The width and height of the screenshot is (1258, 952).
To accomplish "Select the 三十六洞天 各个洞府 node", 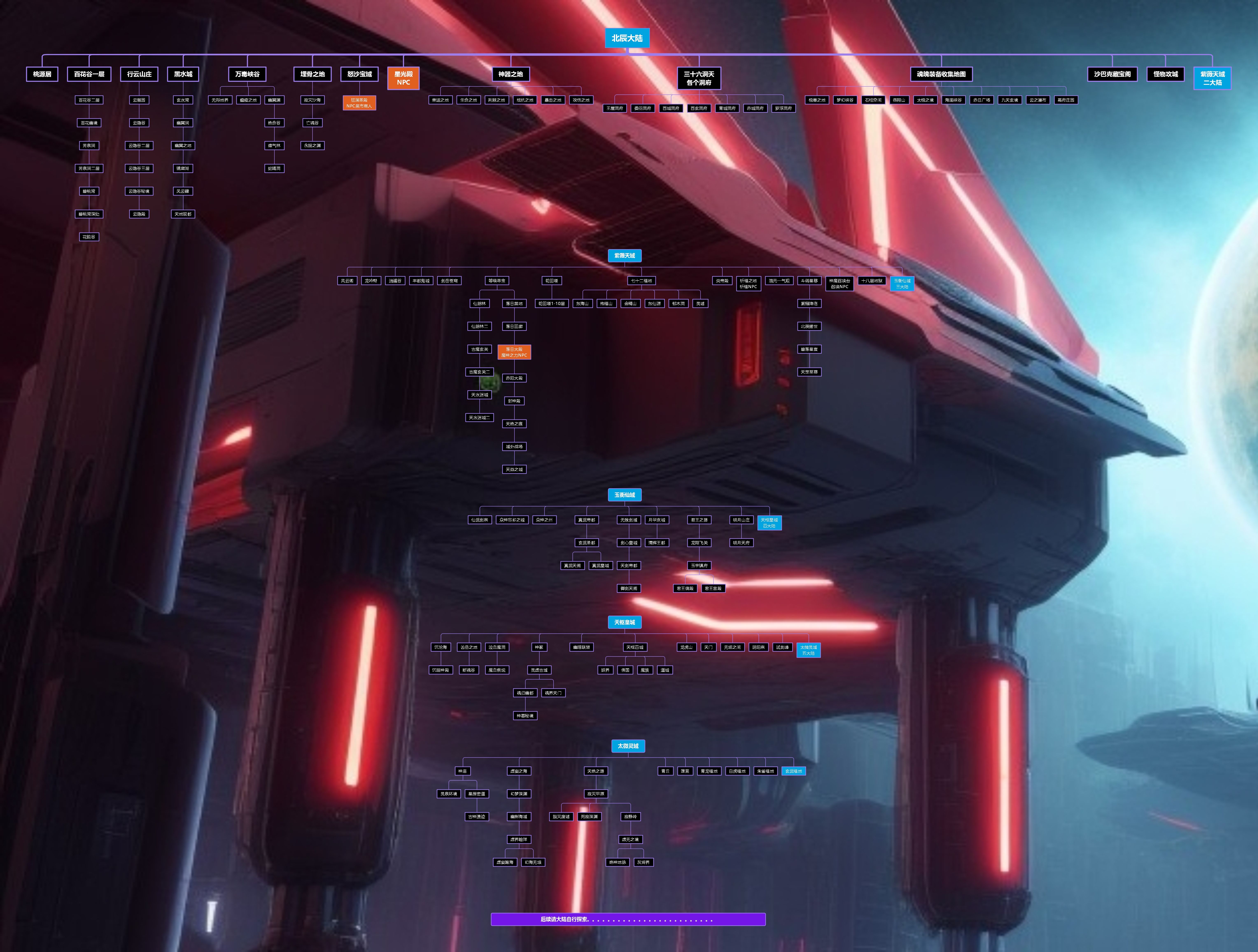I will pos(699,78).
